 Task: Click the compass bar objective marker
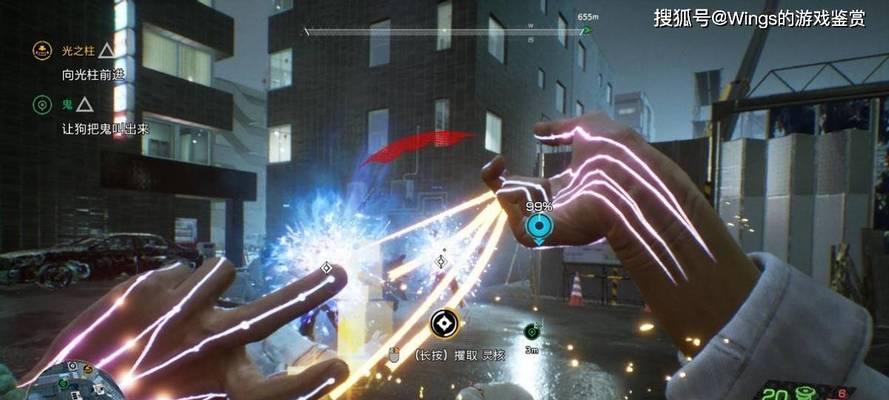point(587,30)
